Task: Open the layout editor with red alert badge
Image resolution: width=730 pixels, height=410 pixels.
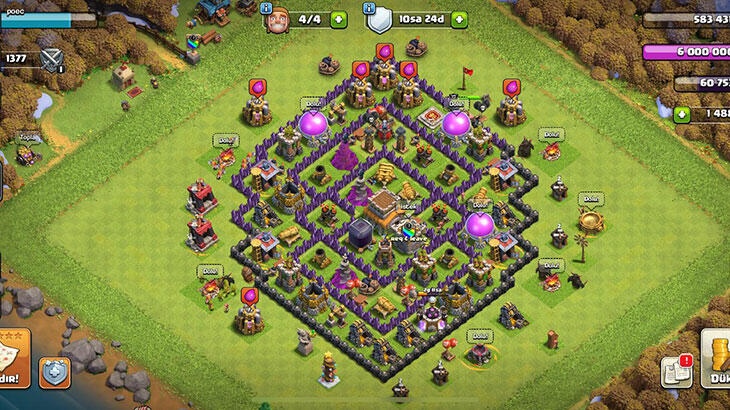Action: pos(677,372)
